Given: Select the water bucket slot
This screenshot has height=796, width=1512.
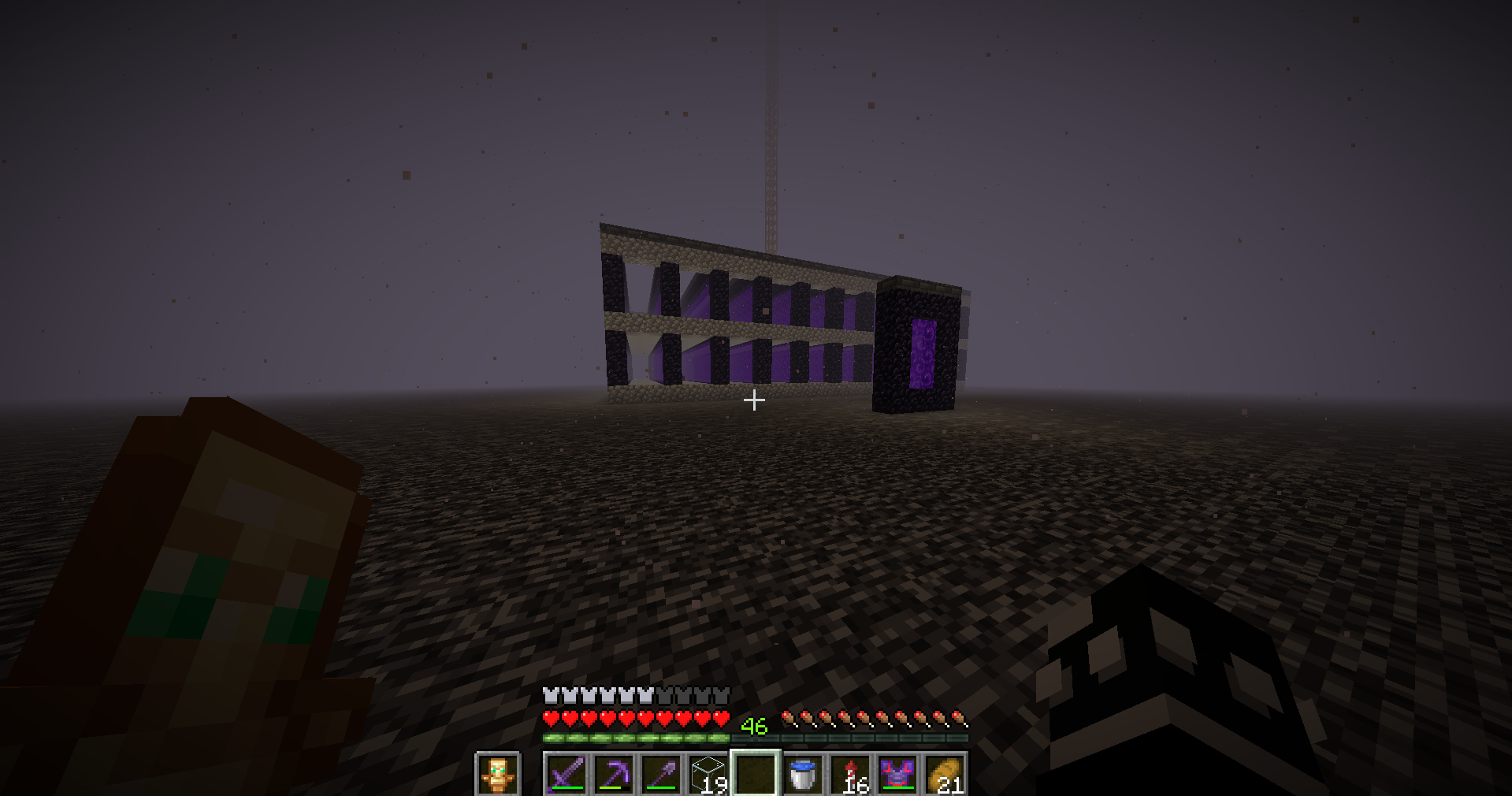Looking at the screenshot, I should point(803,776).
